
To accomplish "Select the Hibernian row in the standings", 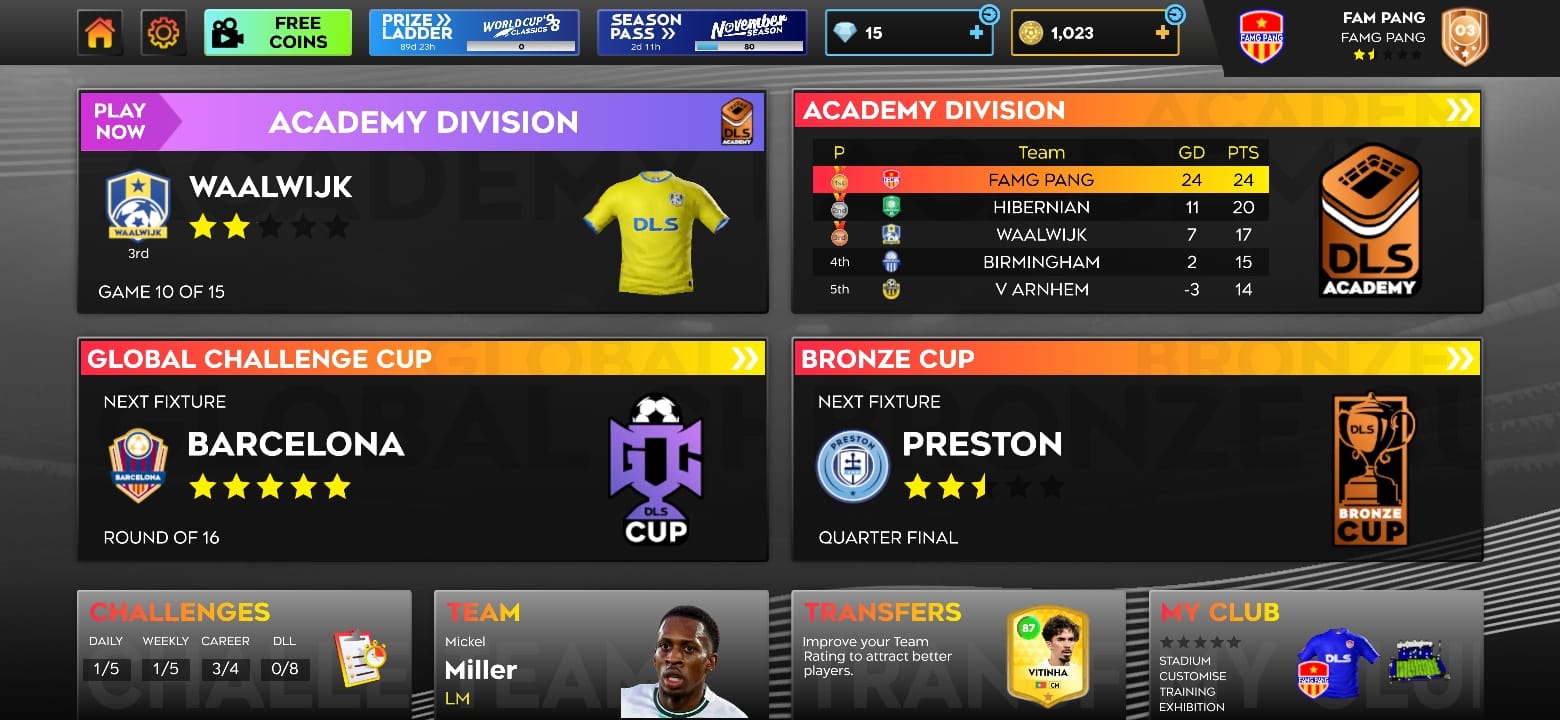I will click(x=1040, y=207).
